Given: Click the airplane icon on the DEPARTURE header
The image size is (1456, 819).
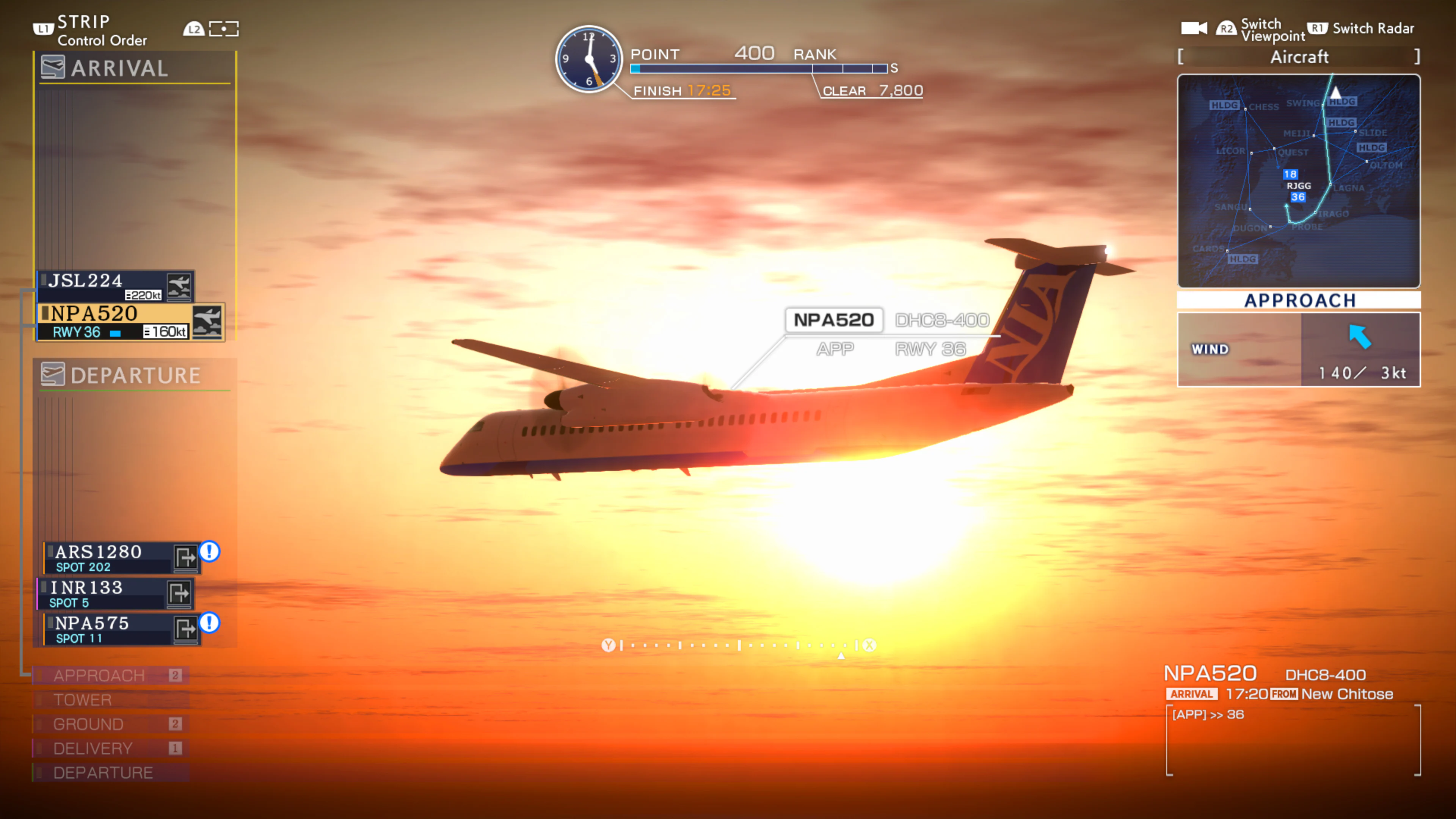Looking at the screenshot, I should pos(53,374).
